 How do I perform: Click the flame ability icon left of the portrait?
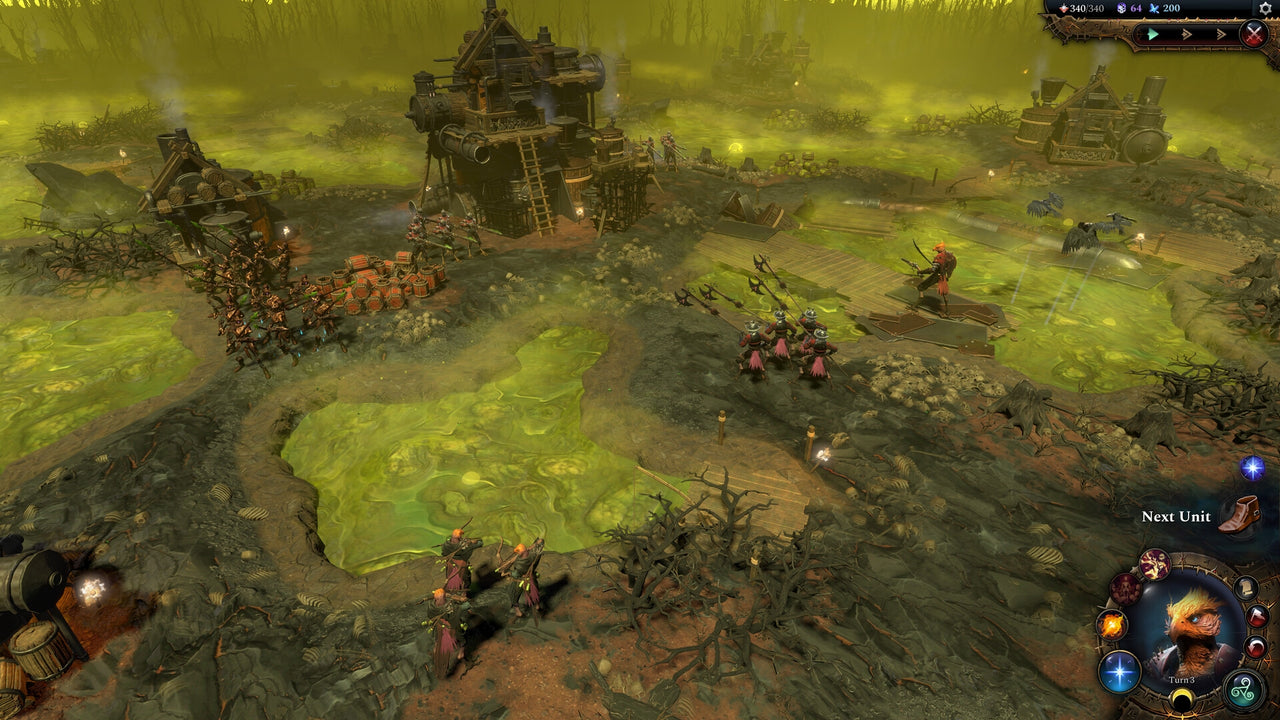click(1111, 623)
